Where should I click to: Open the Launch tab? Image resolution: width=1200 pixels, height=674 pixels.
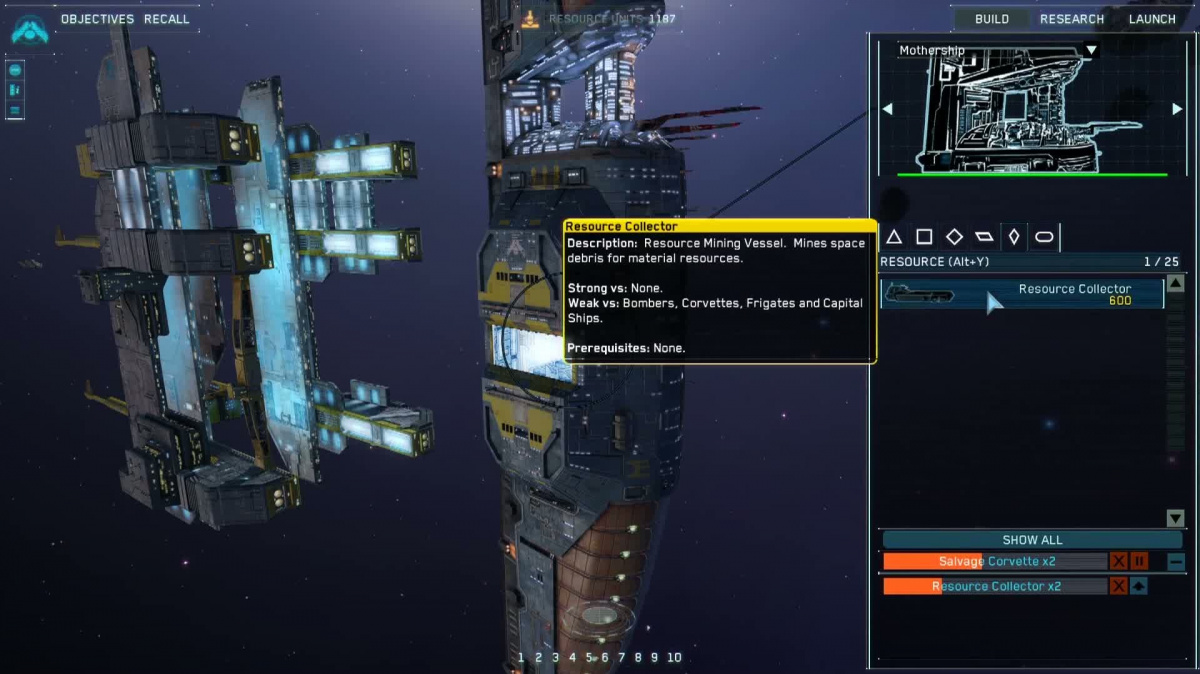click(1152, 19)
